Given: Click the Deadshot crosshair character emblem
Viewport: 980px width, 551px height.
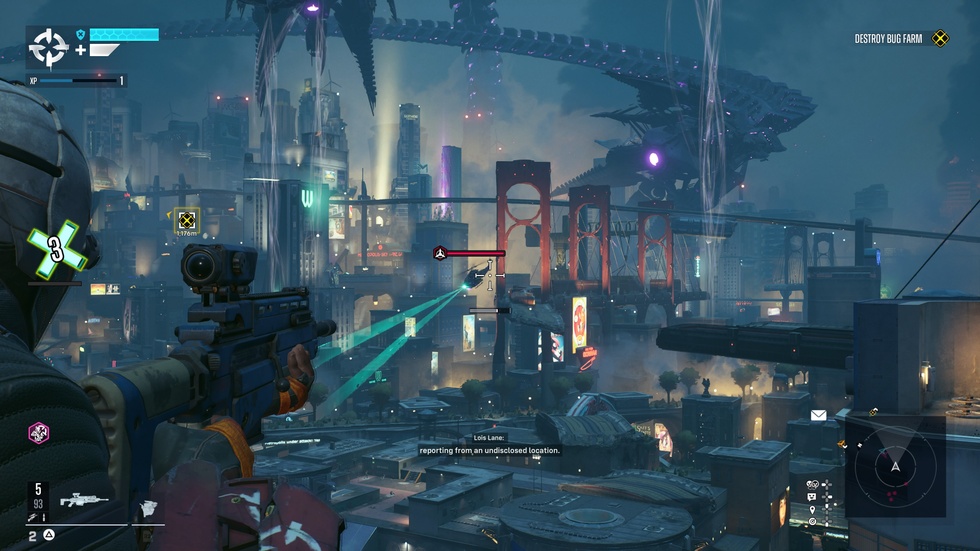Looking at the screenshot, I should 48,47.
